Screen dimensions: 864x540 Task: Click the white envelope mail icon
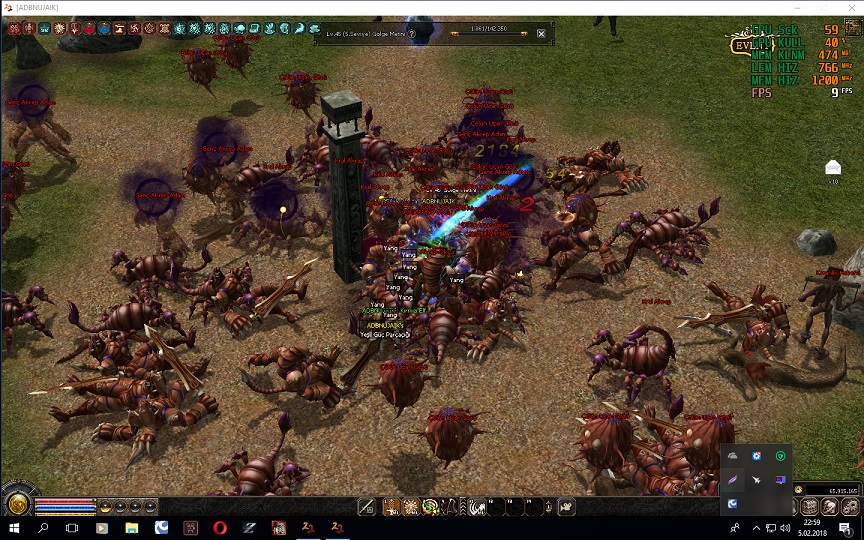pyautogui.click(x=833, y=167)
